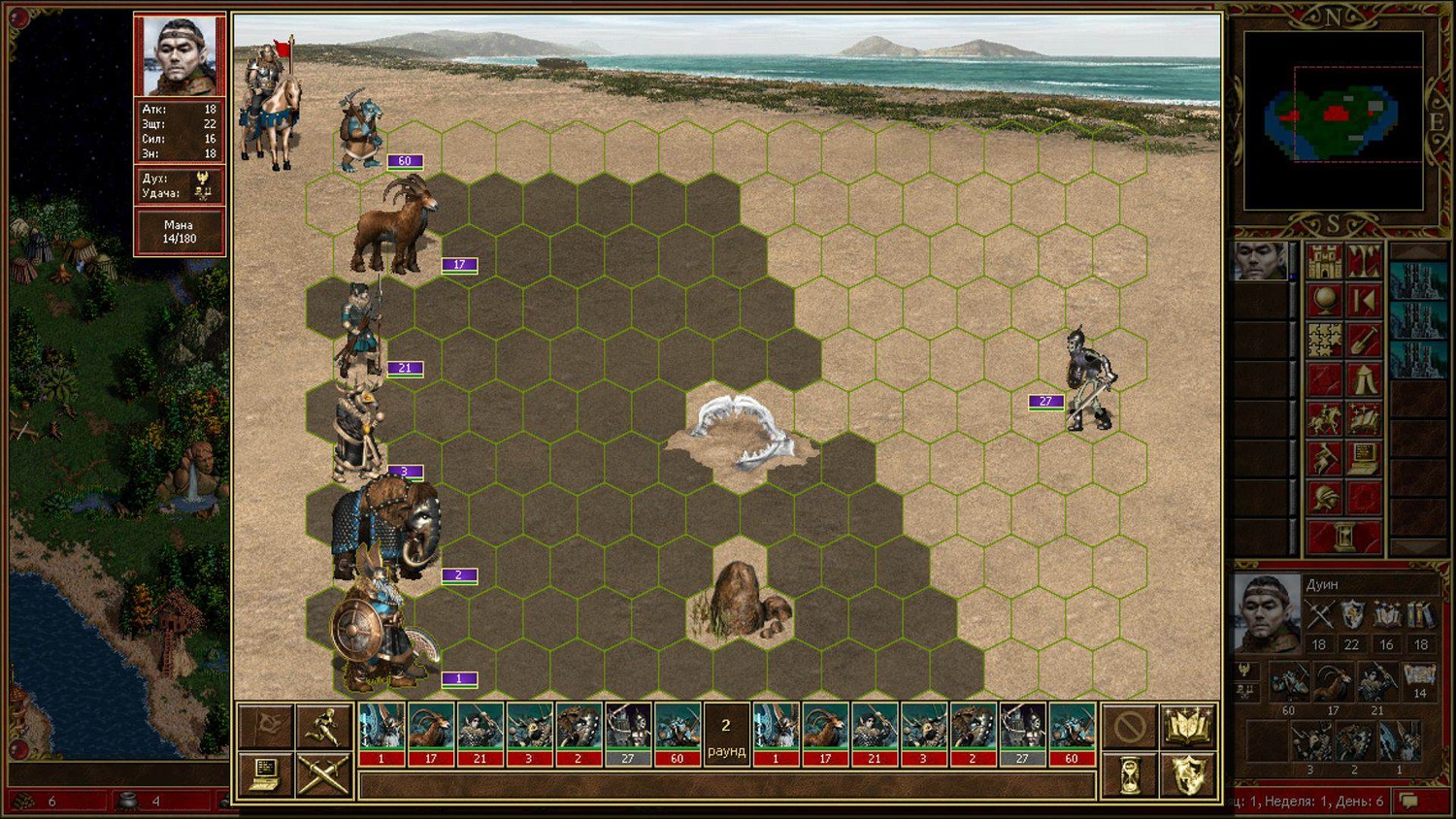The height and width of the screenshot is (819, 1456).
Task: Defend using the golden shield button
Action: click(1188, 775)
